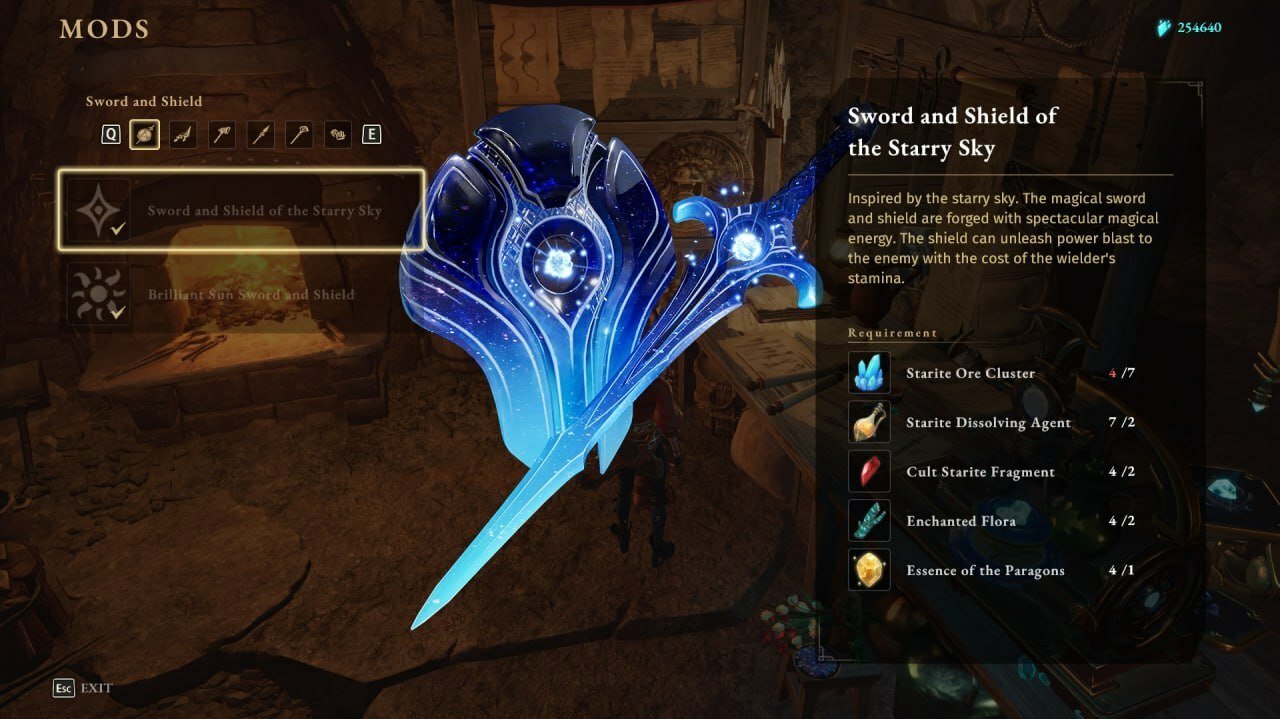This screenshot has height=719, width=1280.
Task: Open the hammer weapon category tab
Action: (x=221, y=134)
